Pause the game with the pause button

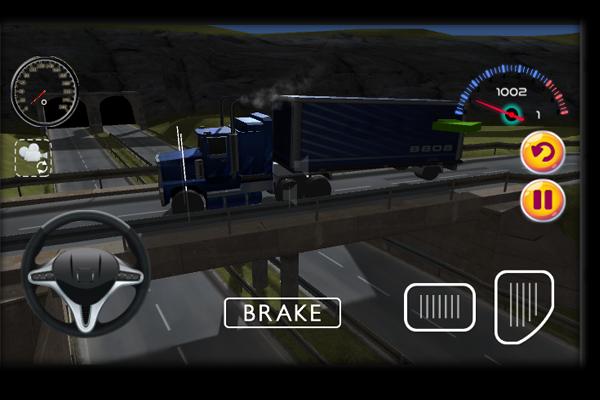coord(542,200)
